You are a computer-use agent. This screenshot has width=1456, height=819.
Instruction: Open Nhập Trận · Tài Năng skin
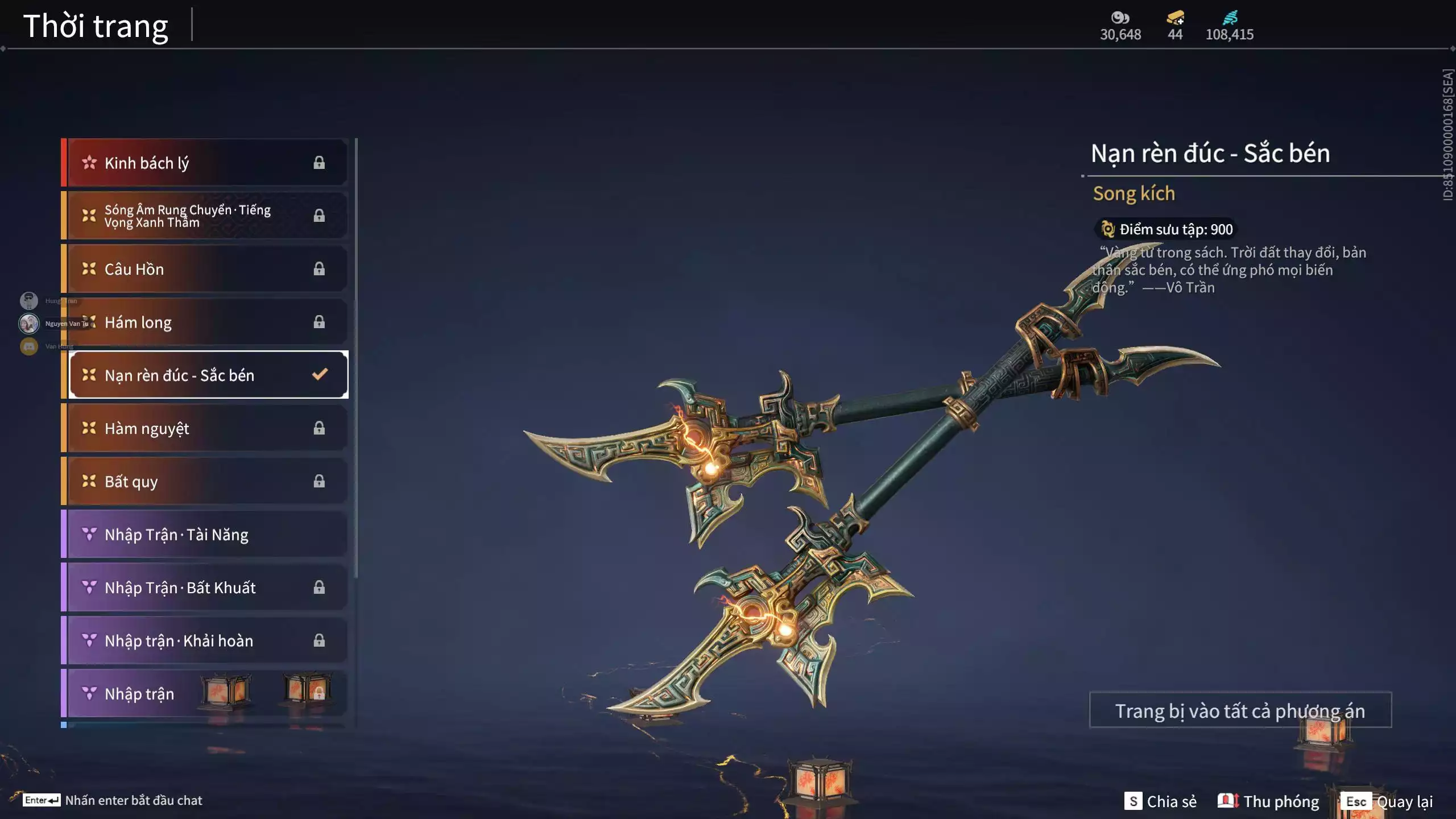tap(205, 534)
